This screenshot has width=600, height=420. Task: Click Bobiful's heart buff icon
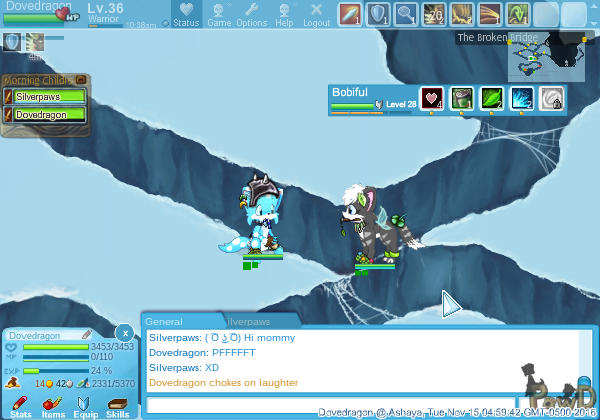coord(431,98)
